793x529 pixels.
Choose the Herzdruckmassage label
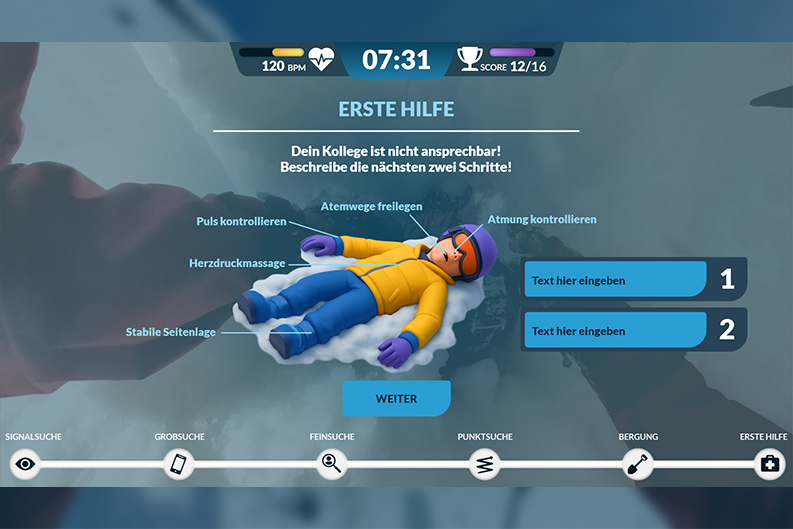237,264
